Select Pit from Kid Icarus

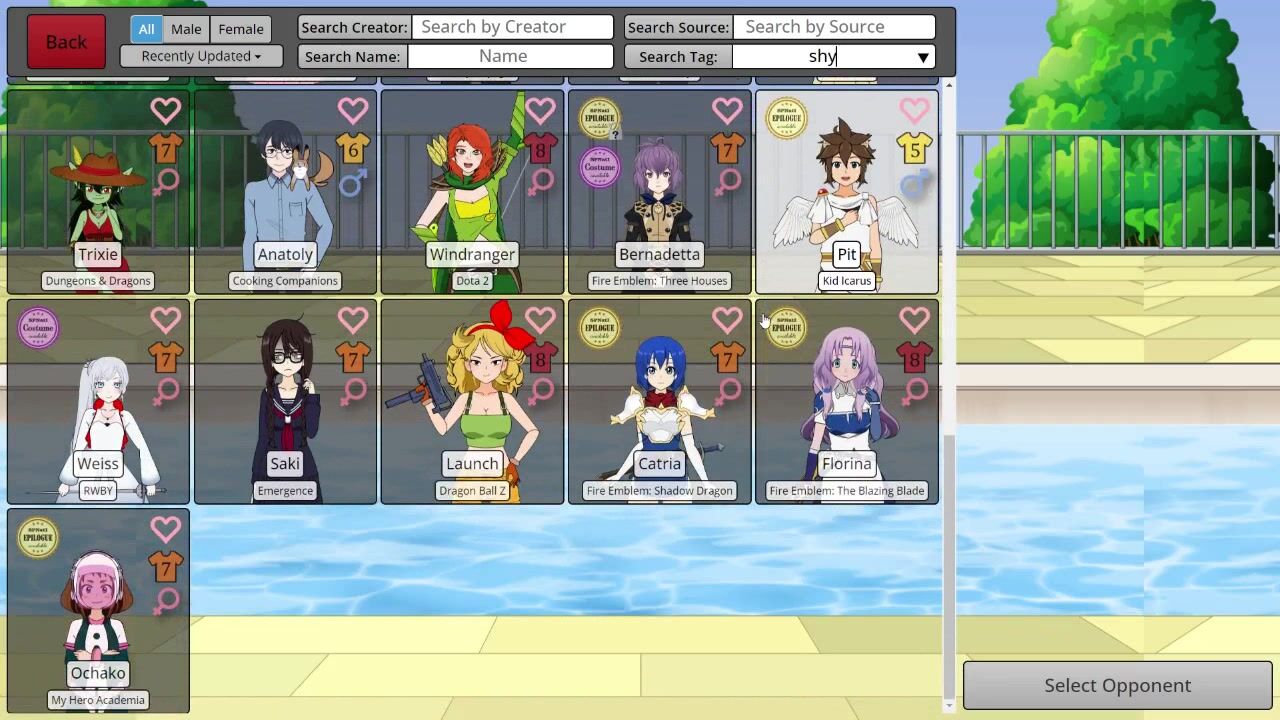point(846,200)
